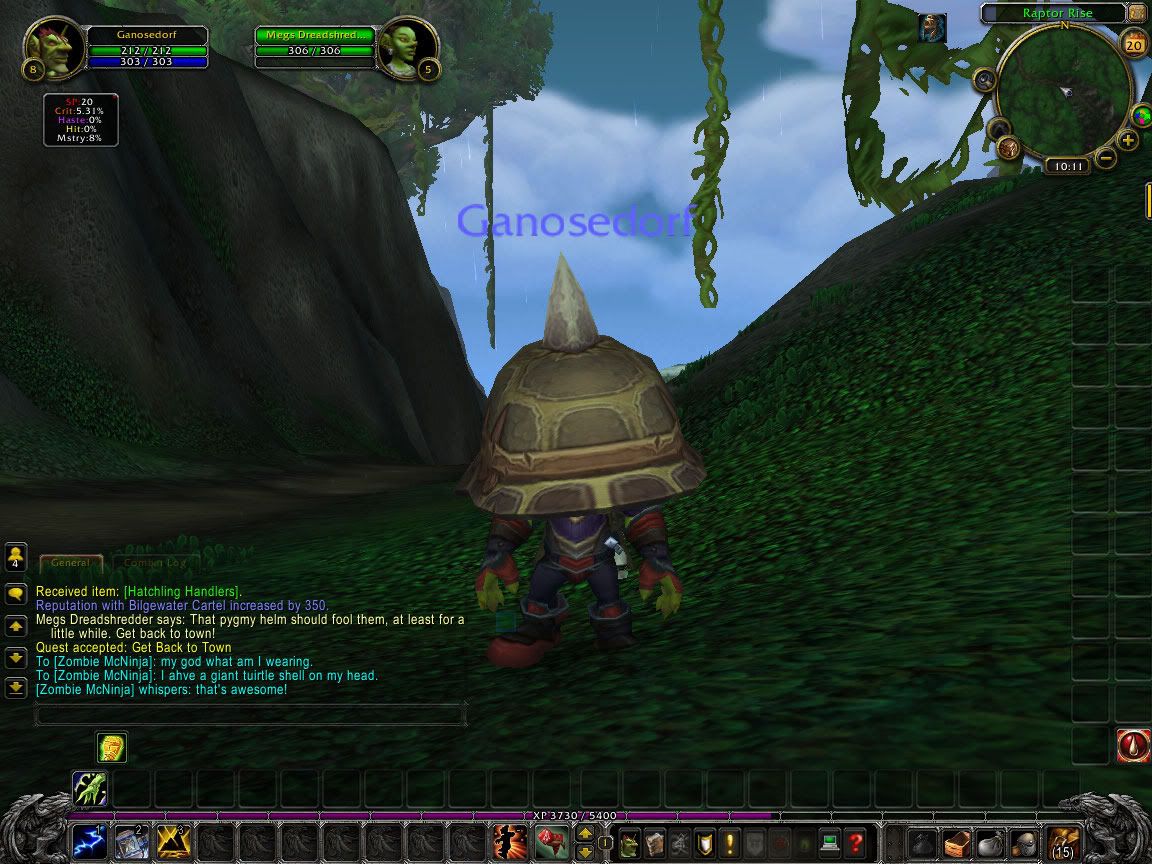Image resolution: width=1152 pixels, height=864 pixels.
Task: Zoom out on the minimap
Action: pyautogui.click(x=1105, y=158)
